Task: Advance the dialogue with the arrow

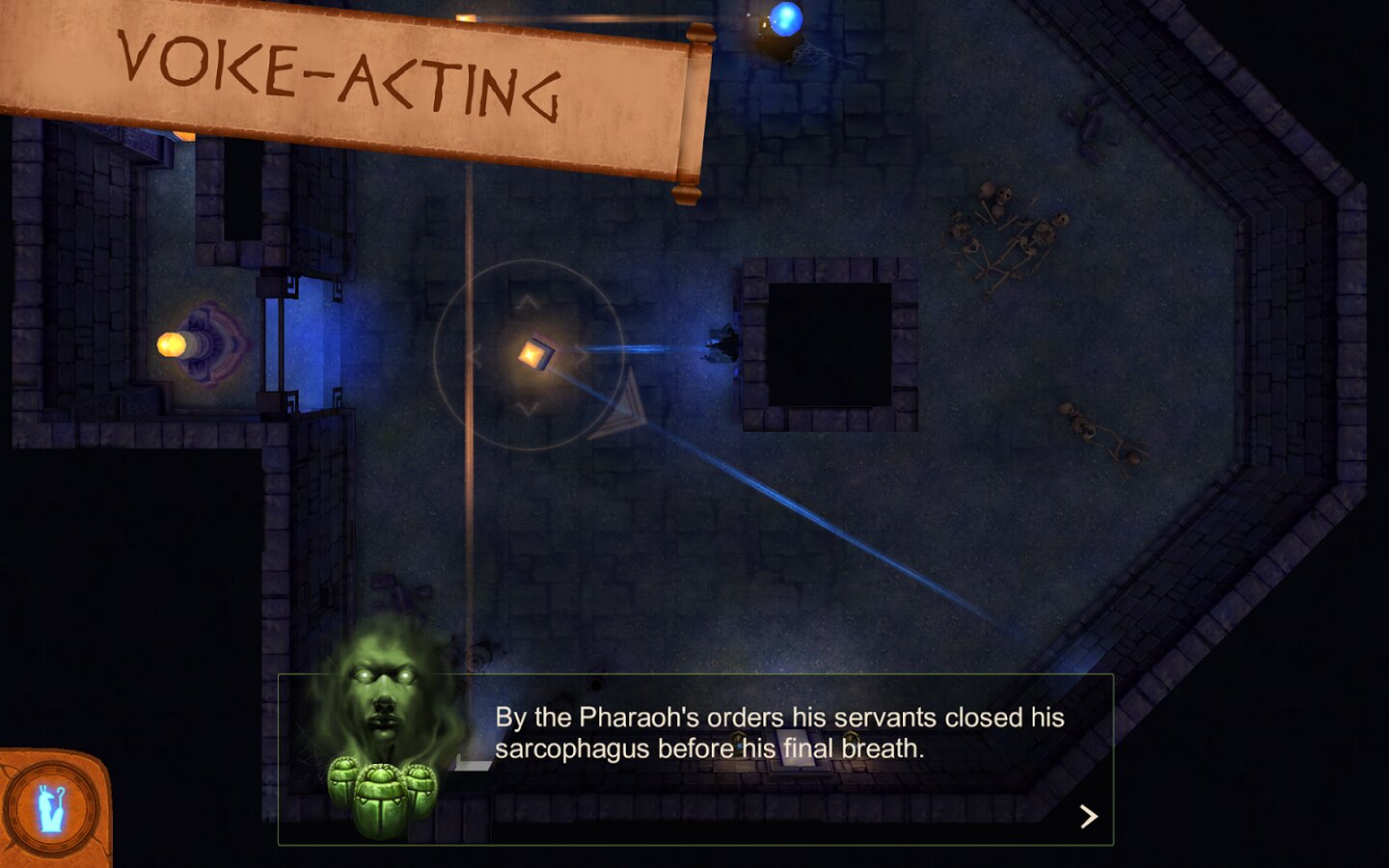Action: coord(1089,817)
